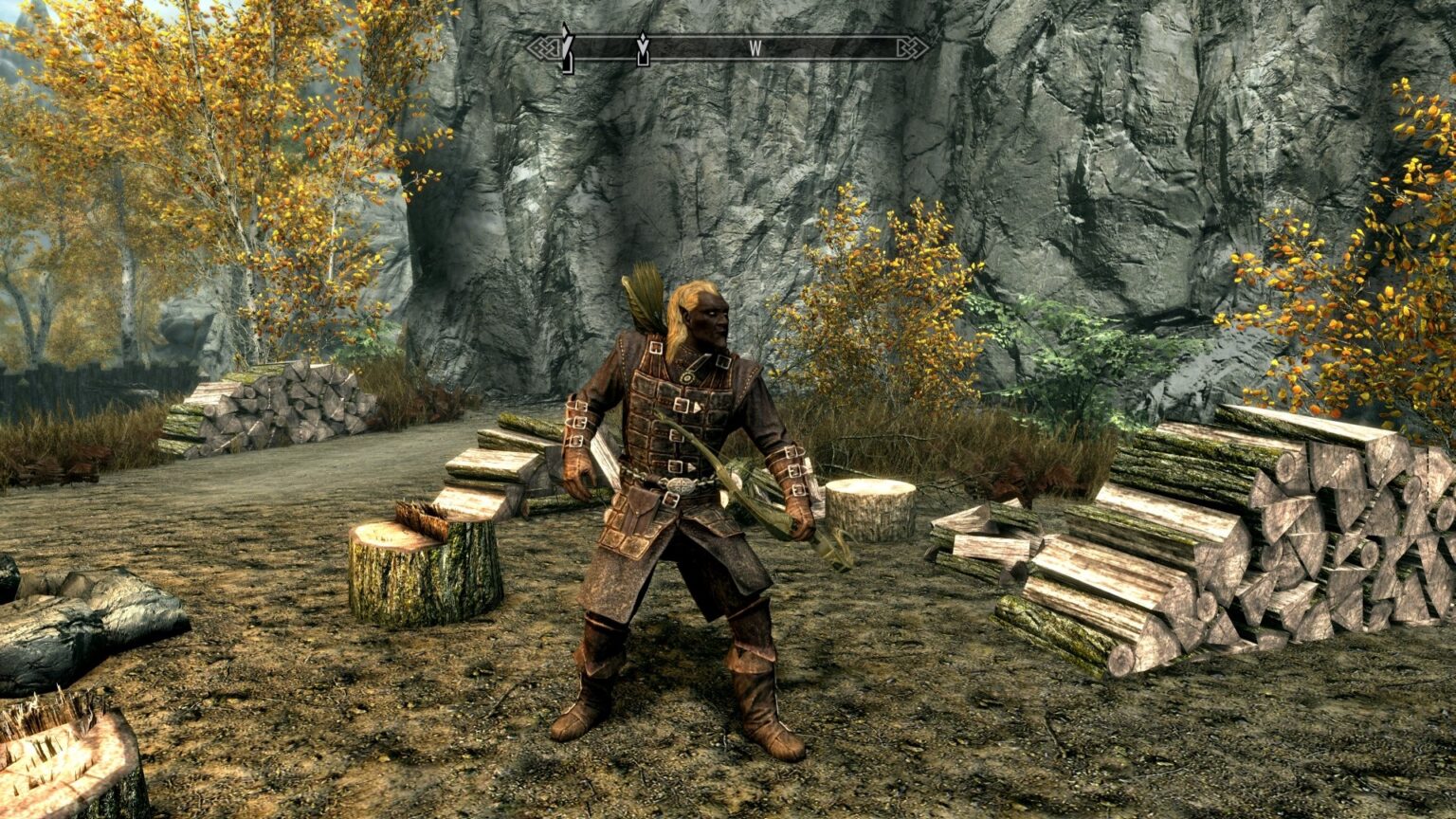The height and width of the screenshot is (819, 1456).
Task: Select the amulet on the character's chest
Action: pos(687,375)
